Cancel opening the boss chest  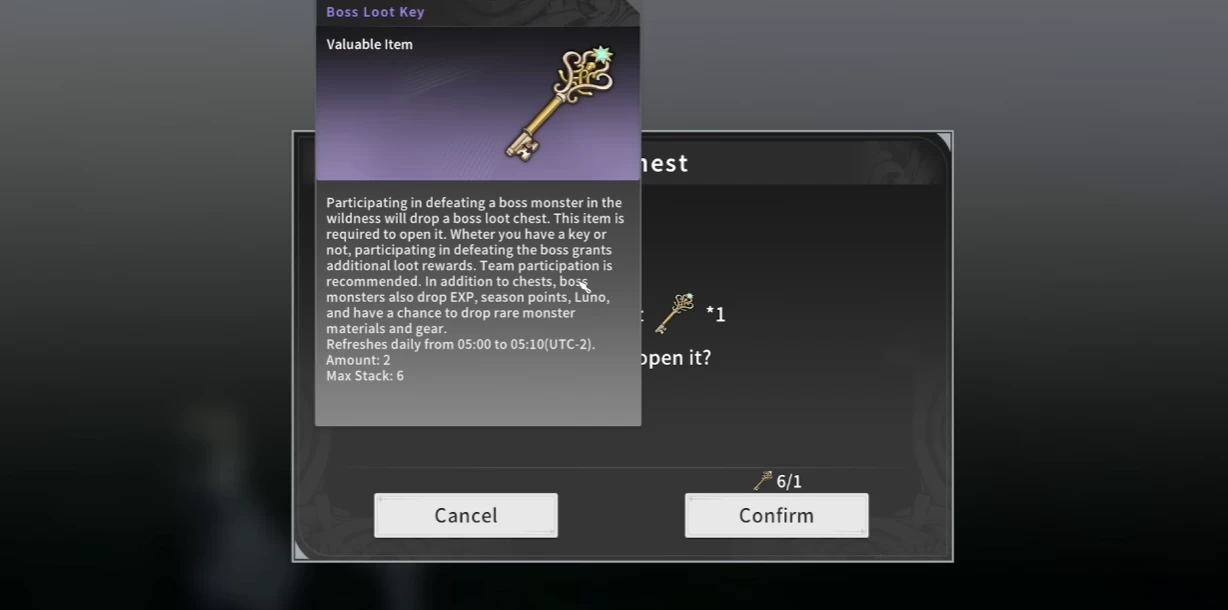click(x=466, y=515)
